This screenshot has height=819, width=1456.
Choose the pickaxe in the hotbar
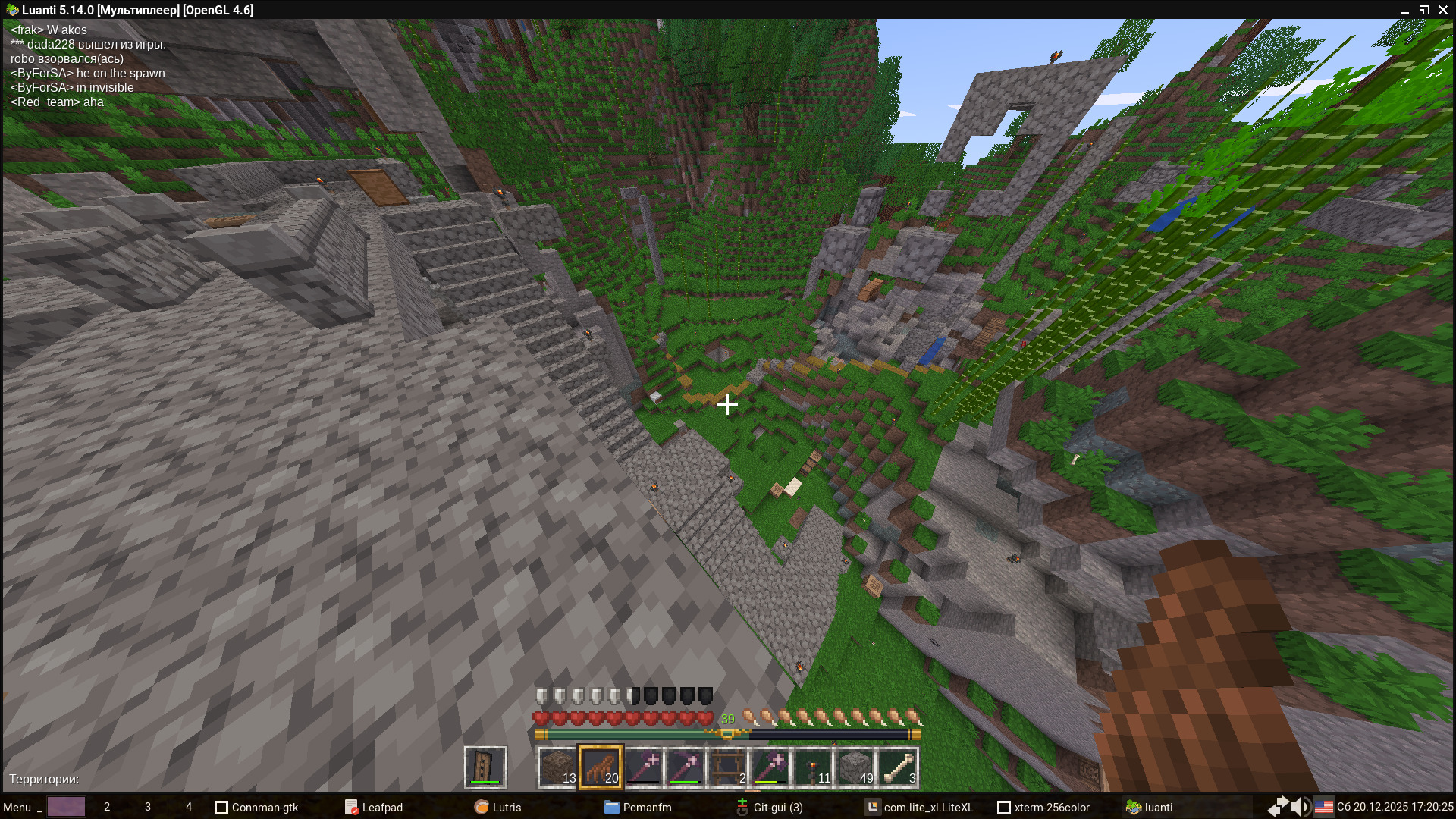click(686, 767)
